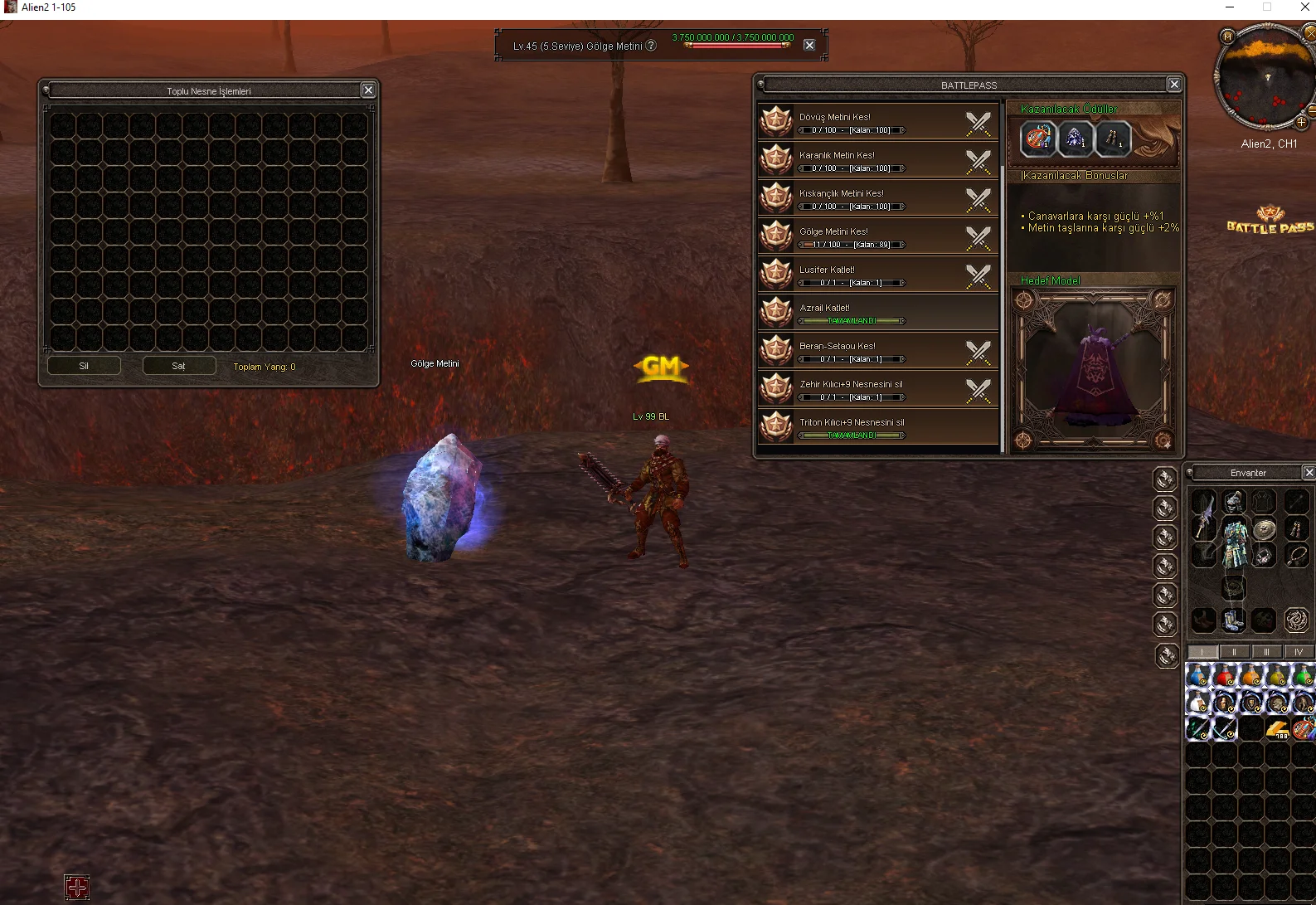Select the Beran-Setaou Kes! mission

(x=877, y=351)
